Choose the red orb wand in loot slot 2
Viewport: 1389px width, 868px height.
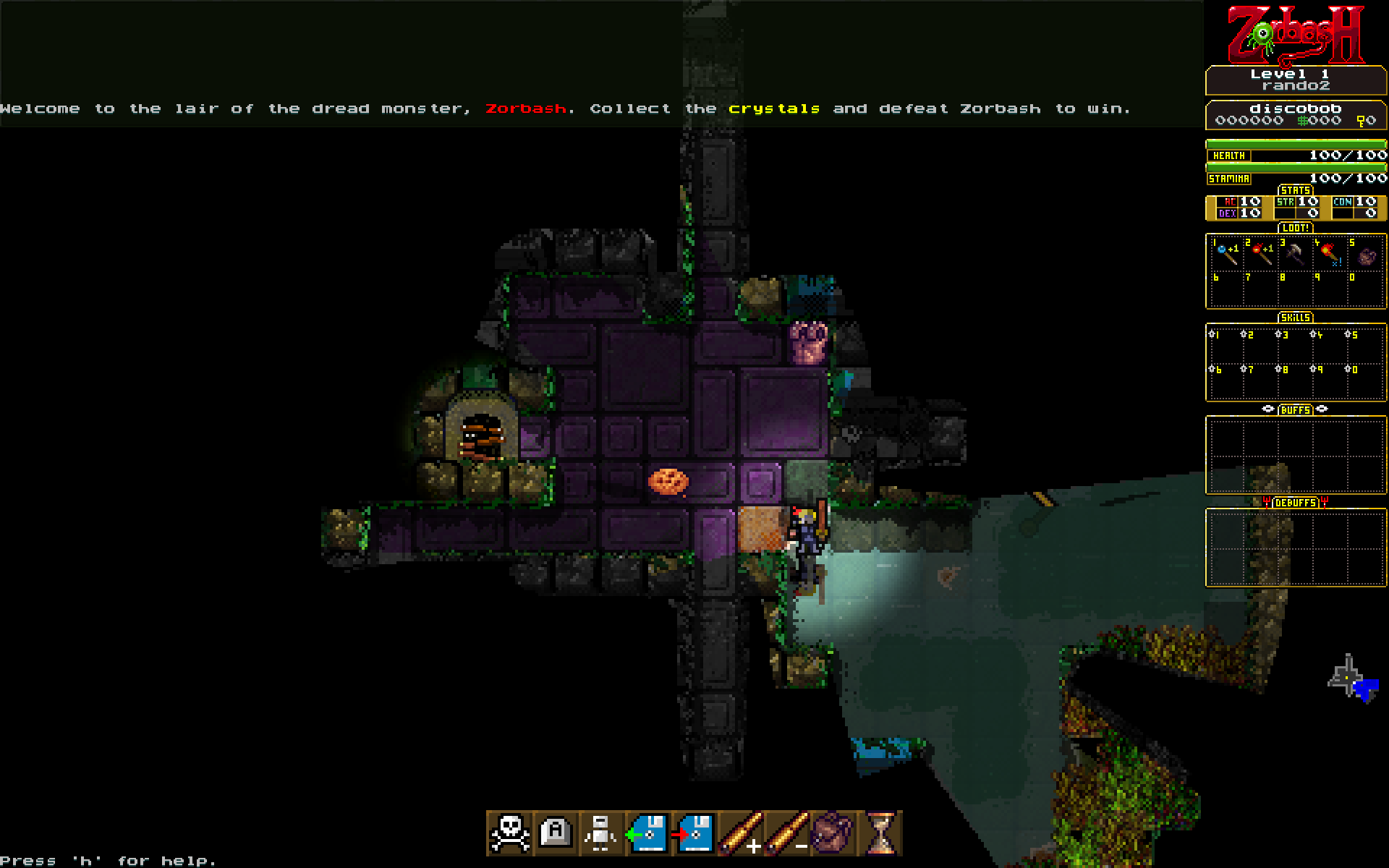[1261, 254]
